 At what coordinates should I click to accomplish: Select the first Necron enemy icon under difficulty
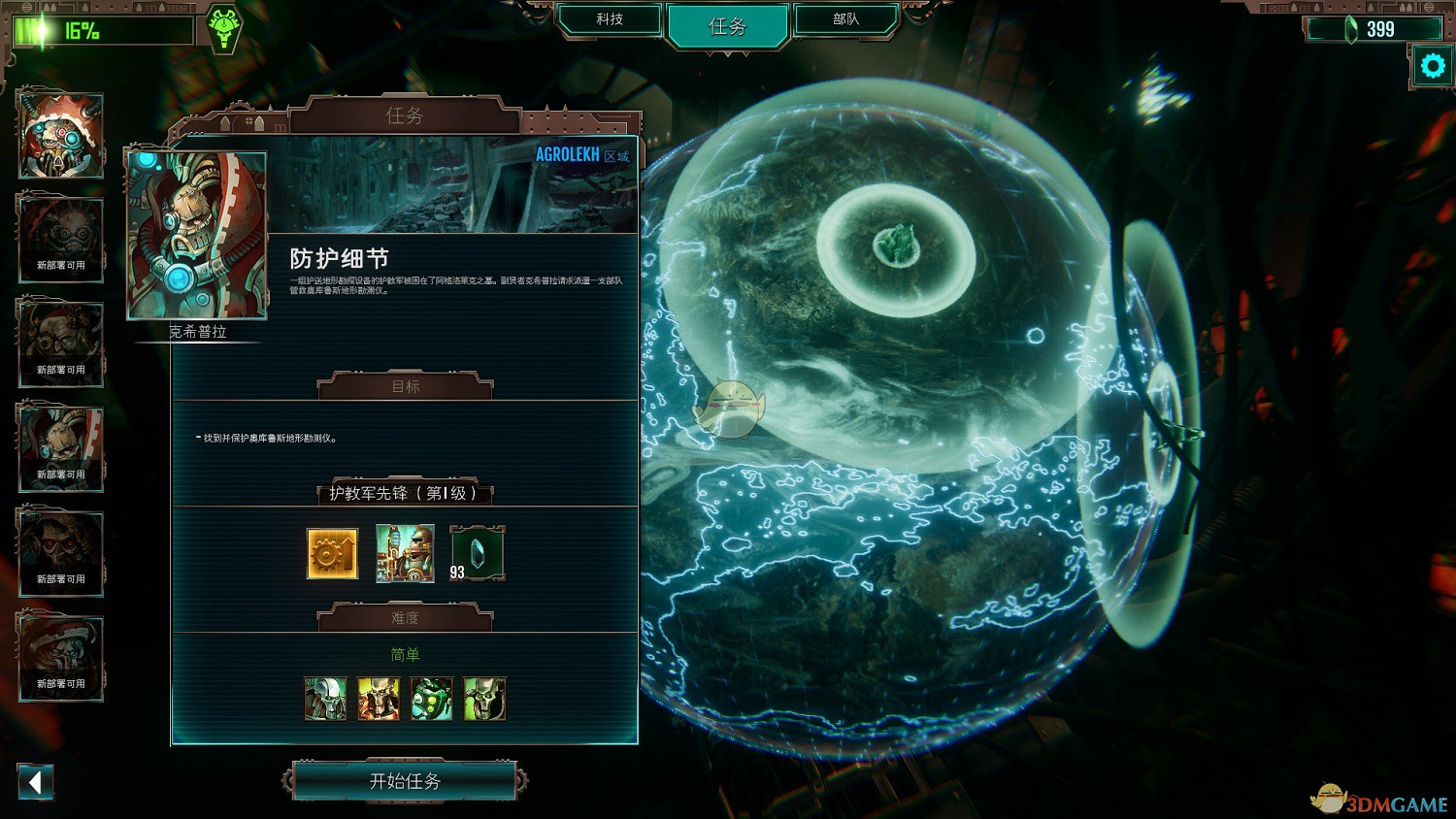[x=326, y=698]
